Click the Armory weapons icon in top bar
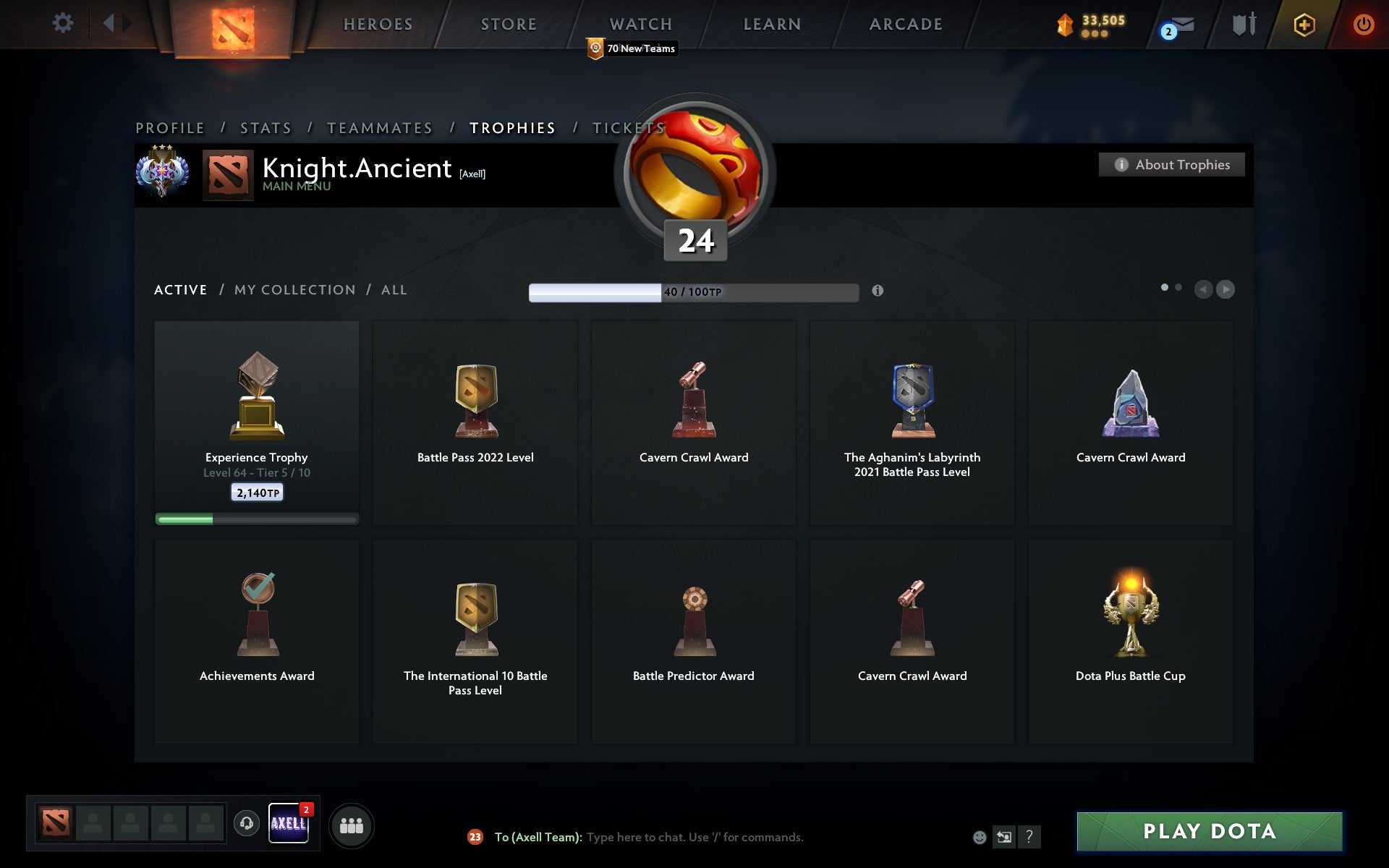This screenshot has width=1389, height=868. [1243, 24]
